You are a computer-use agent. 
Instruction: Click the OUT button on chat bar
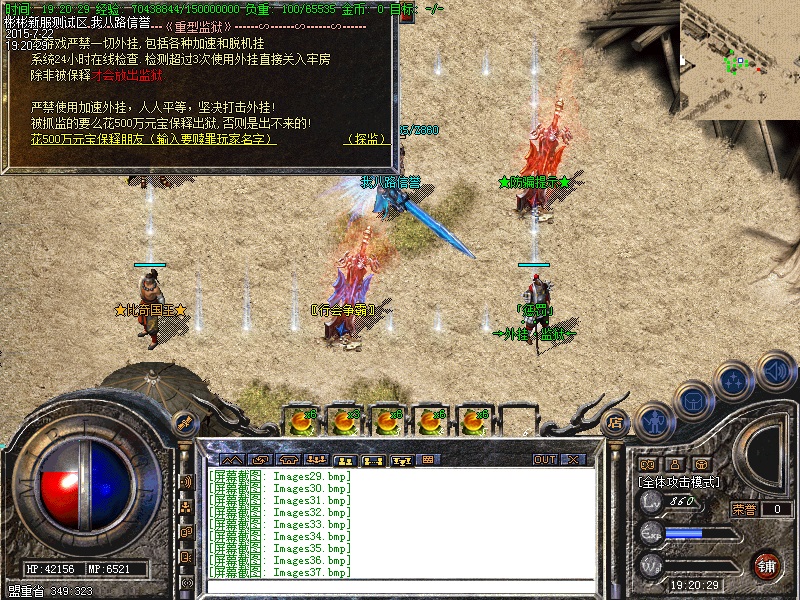(545, 460)
